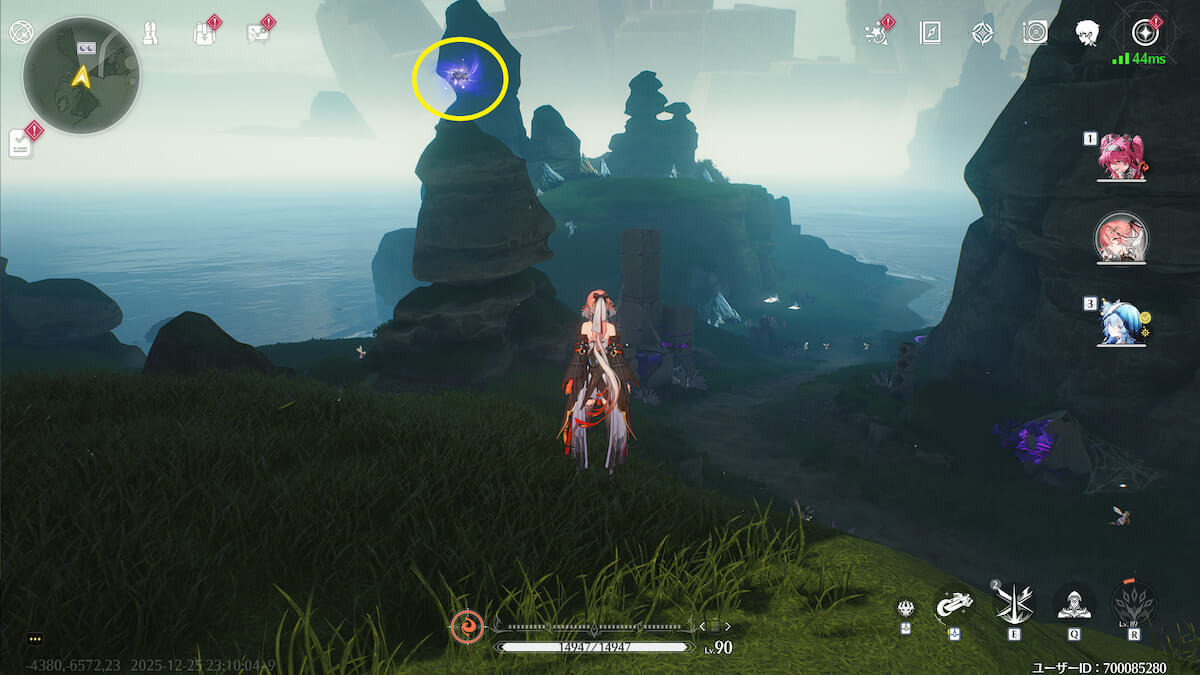
Task: Use the crescent grapple utility icon
Action: [x=954, y=603]
